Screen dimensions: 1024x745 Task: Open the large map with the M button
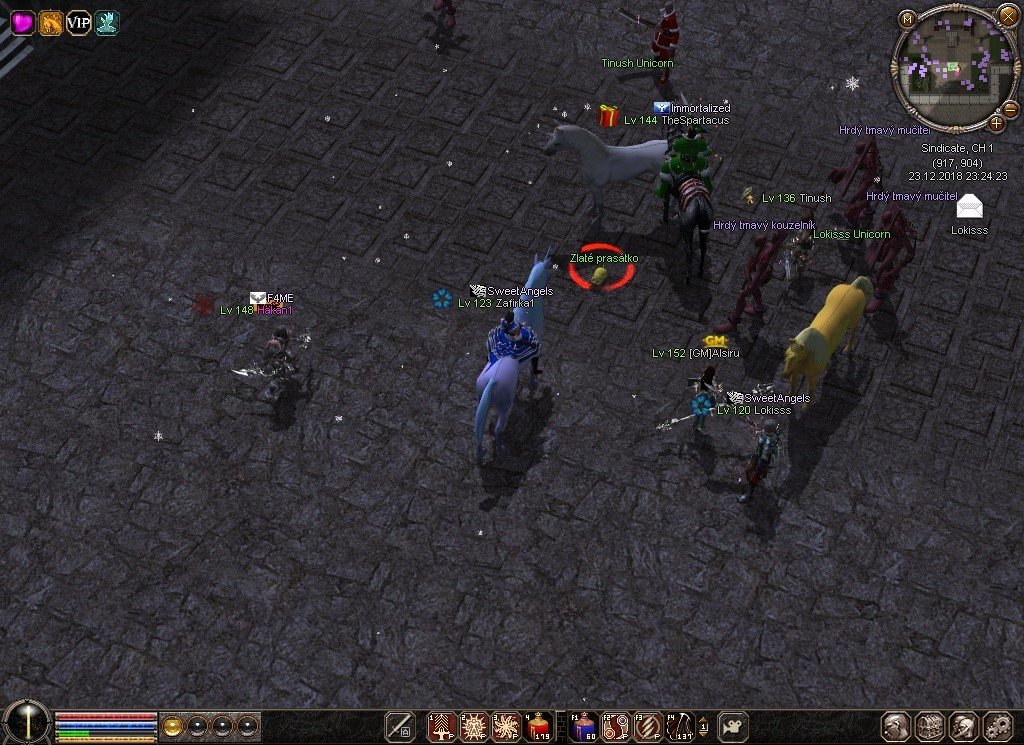(907, 19)
